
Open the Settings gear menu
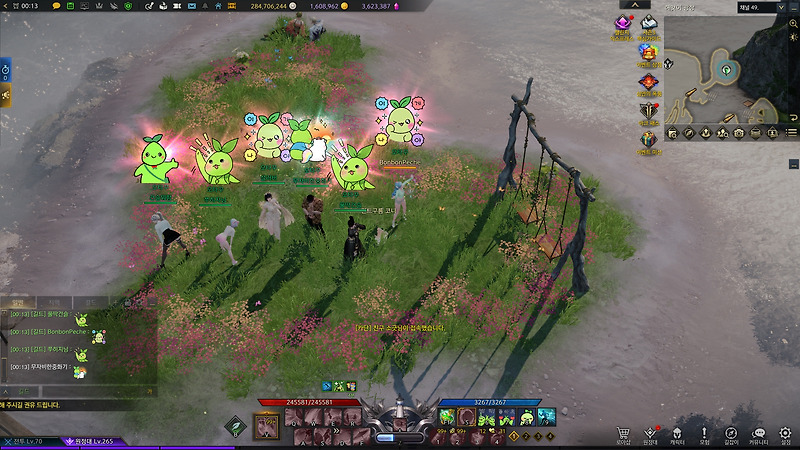coord(785,434)
